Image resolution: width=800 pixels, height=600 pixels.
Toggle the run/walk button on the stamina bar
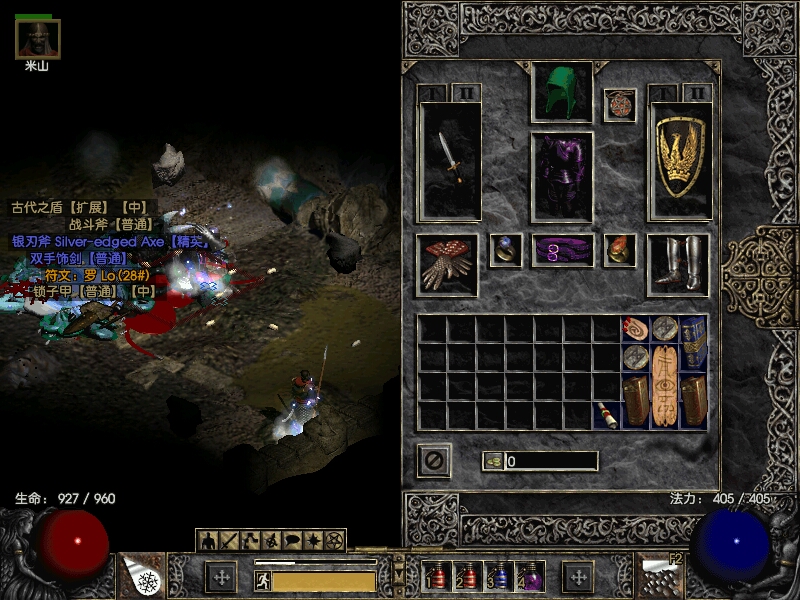[263, 580]
